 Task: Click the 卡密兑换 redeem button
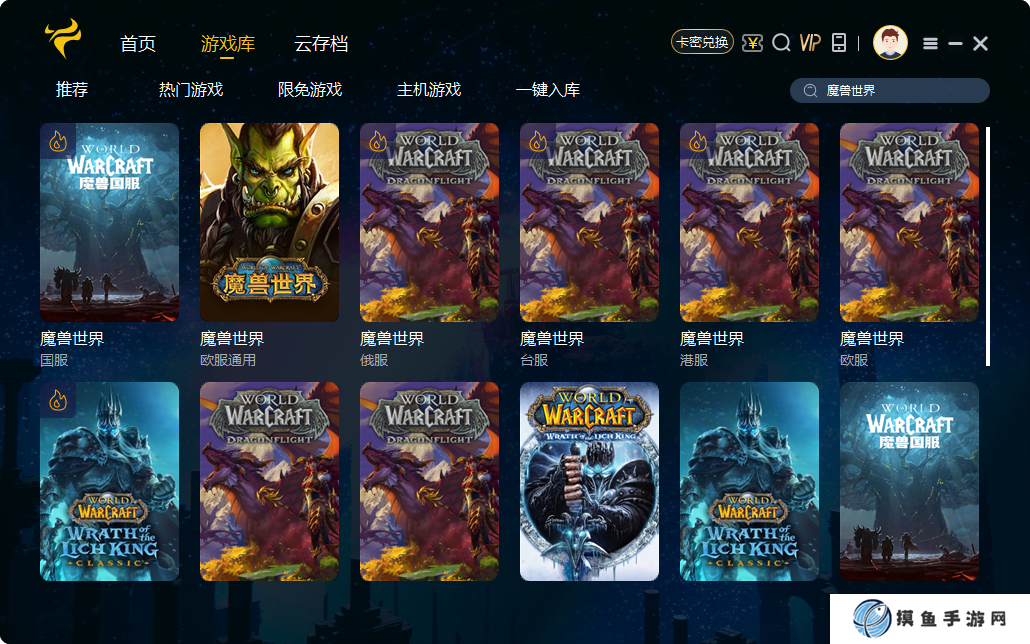[x=702, y=42]
